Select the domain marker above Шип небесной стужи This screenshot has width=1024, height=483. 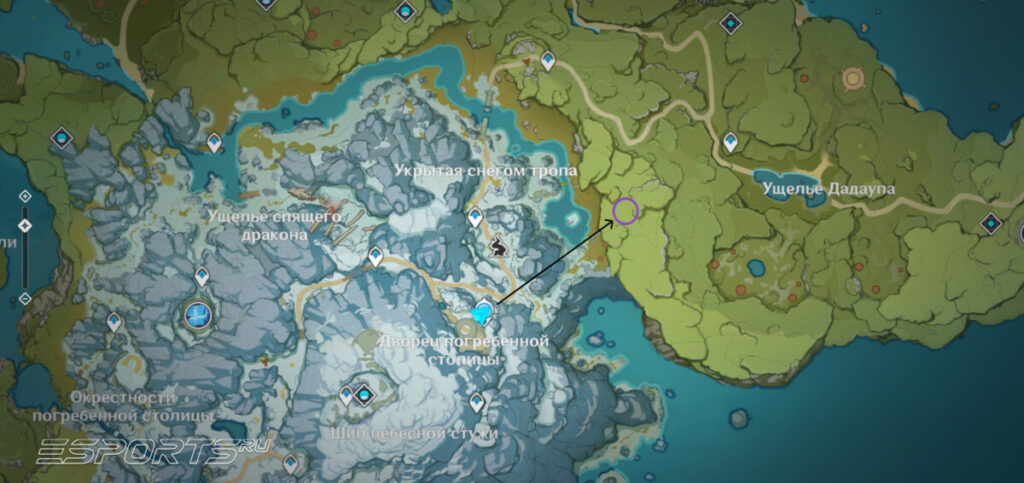coord(363,394)
